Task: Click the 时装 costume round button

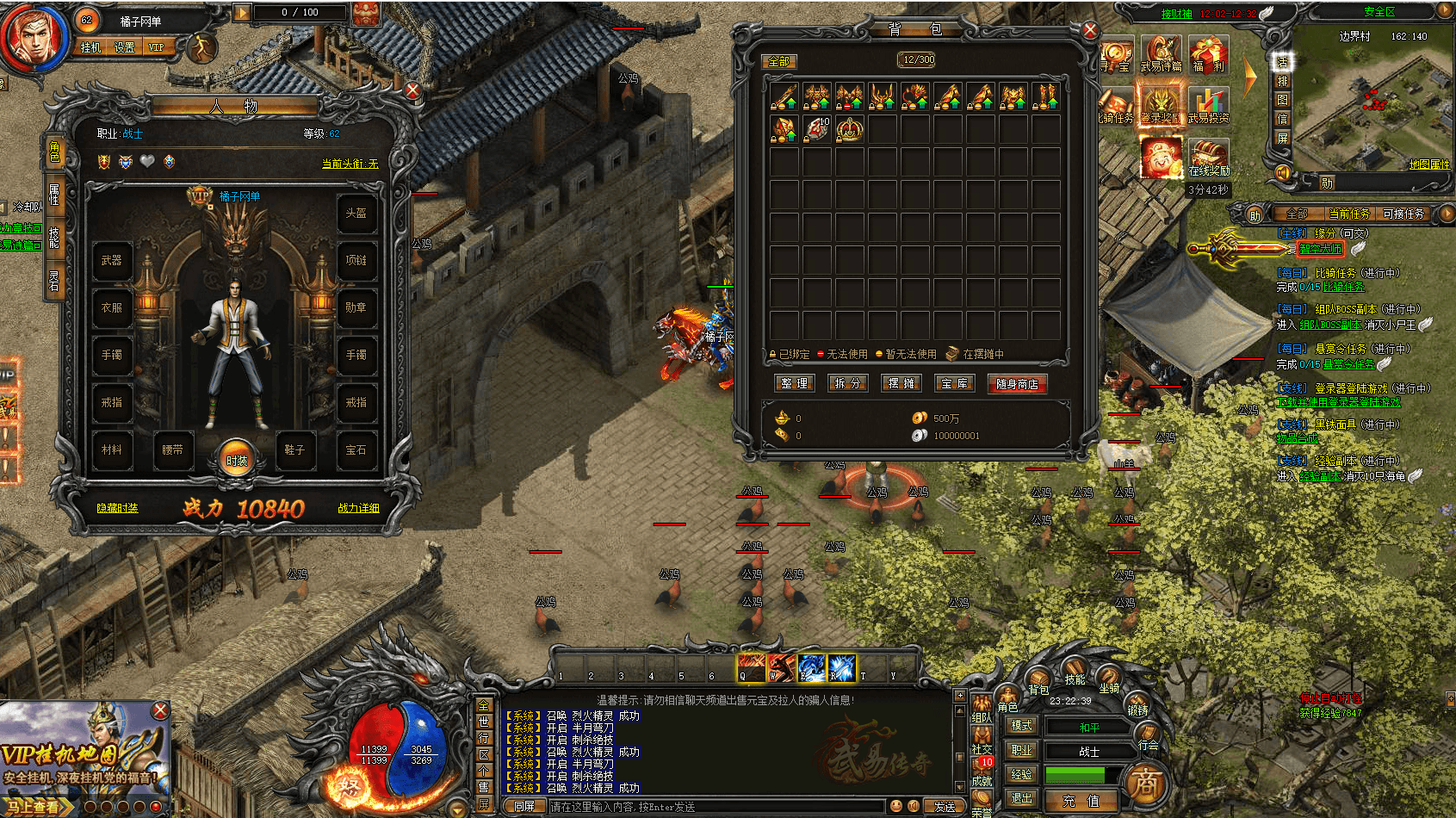Action: [236, 458]
